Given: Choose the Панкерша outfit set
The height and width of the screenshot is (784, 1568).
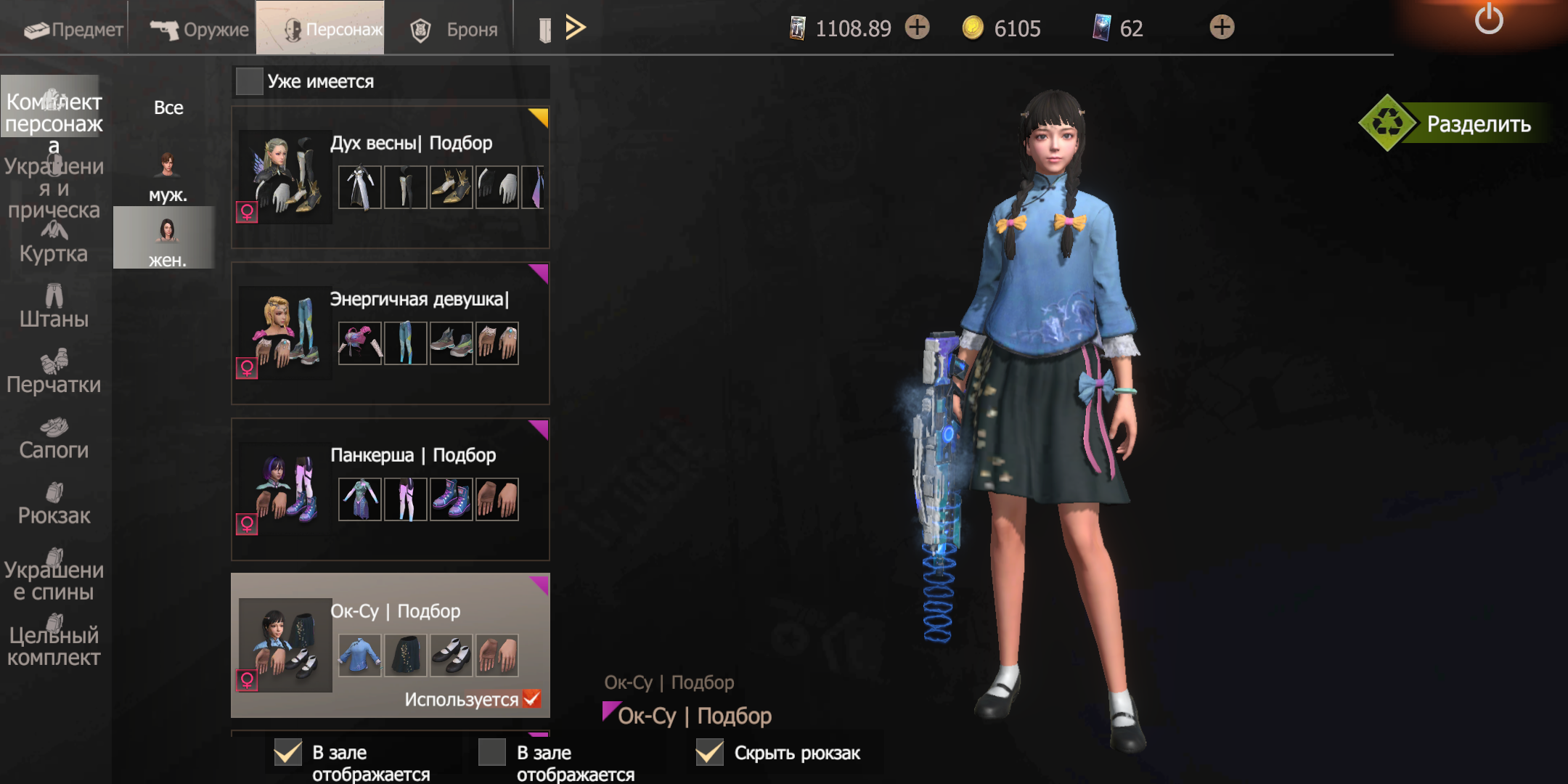Looking at the screenshot, I should (390, 489).
